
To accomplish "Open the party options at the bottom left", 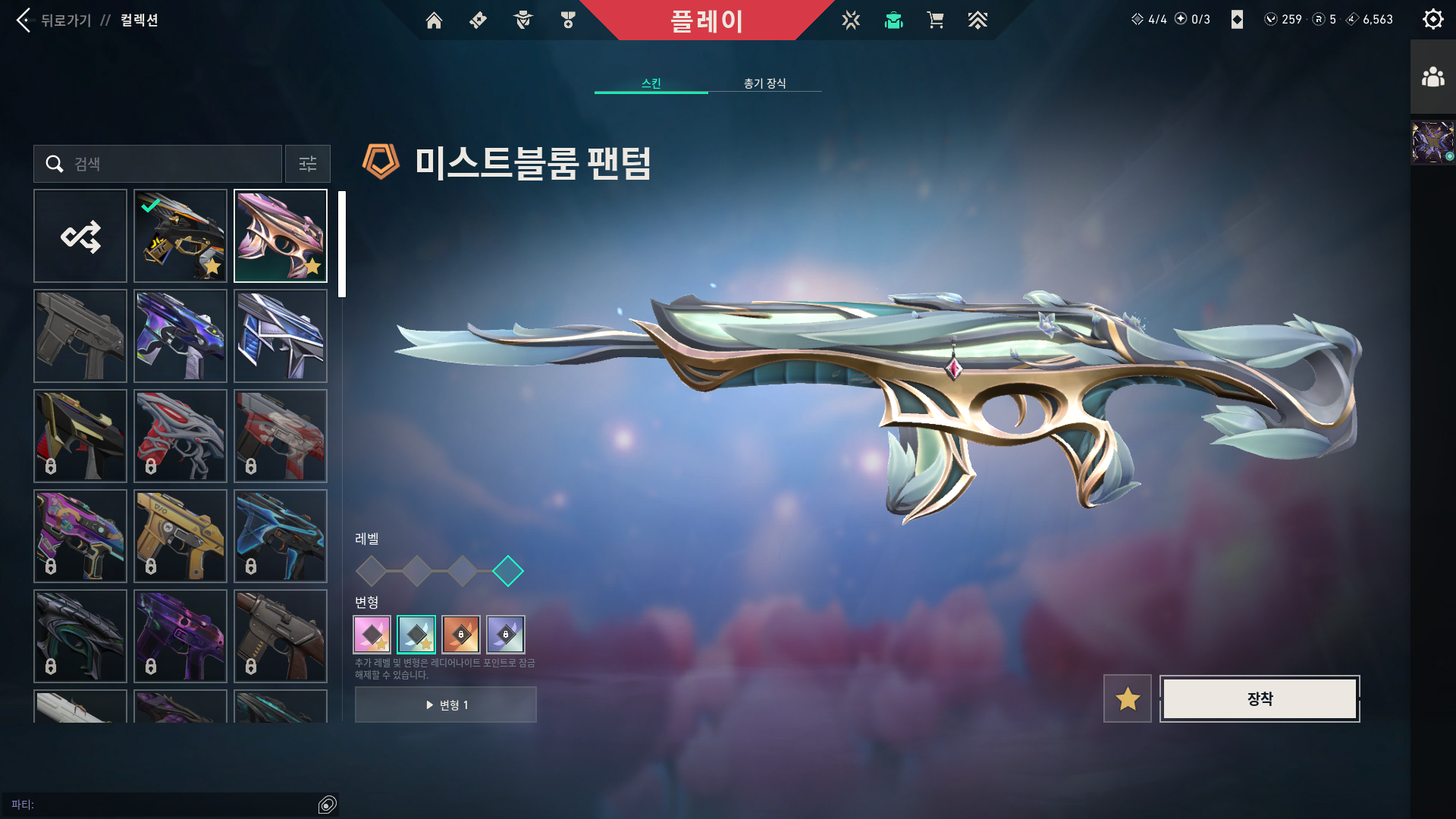I will (x=326, y=803).
